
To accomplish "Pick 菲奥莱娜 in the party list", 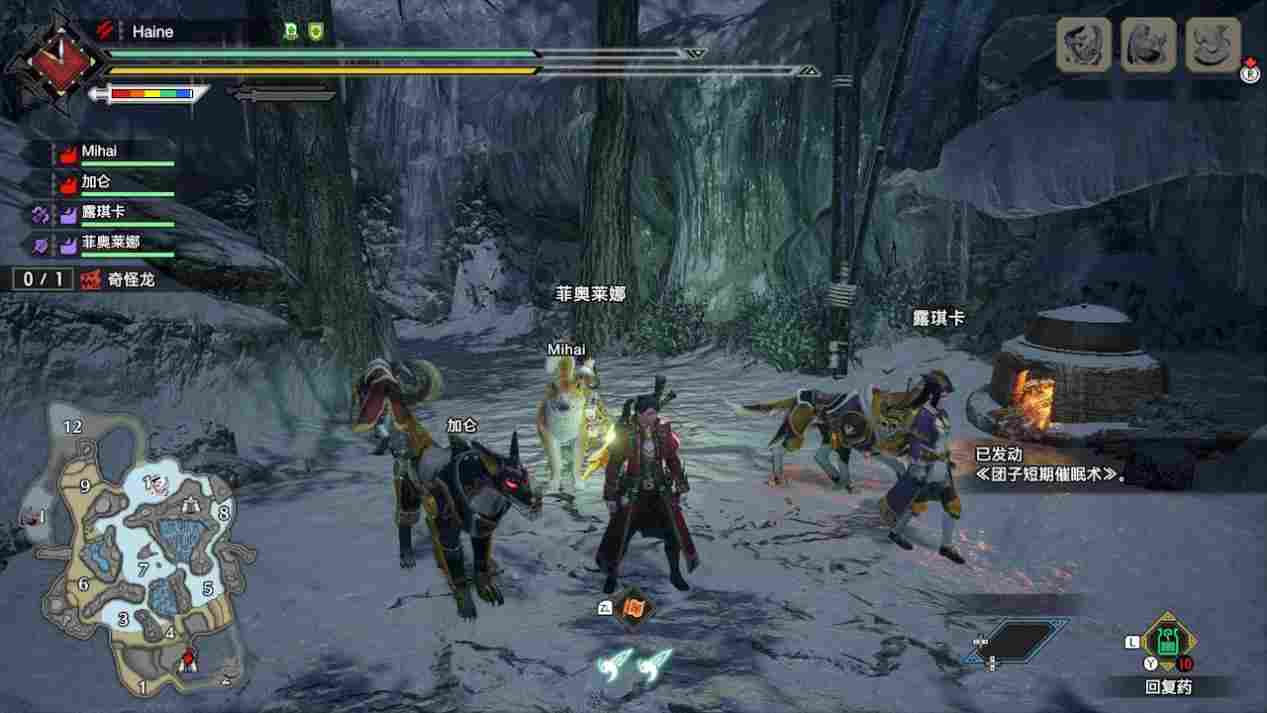I will [110, 243].
